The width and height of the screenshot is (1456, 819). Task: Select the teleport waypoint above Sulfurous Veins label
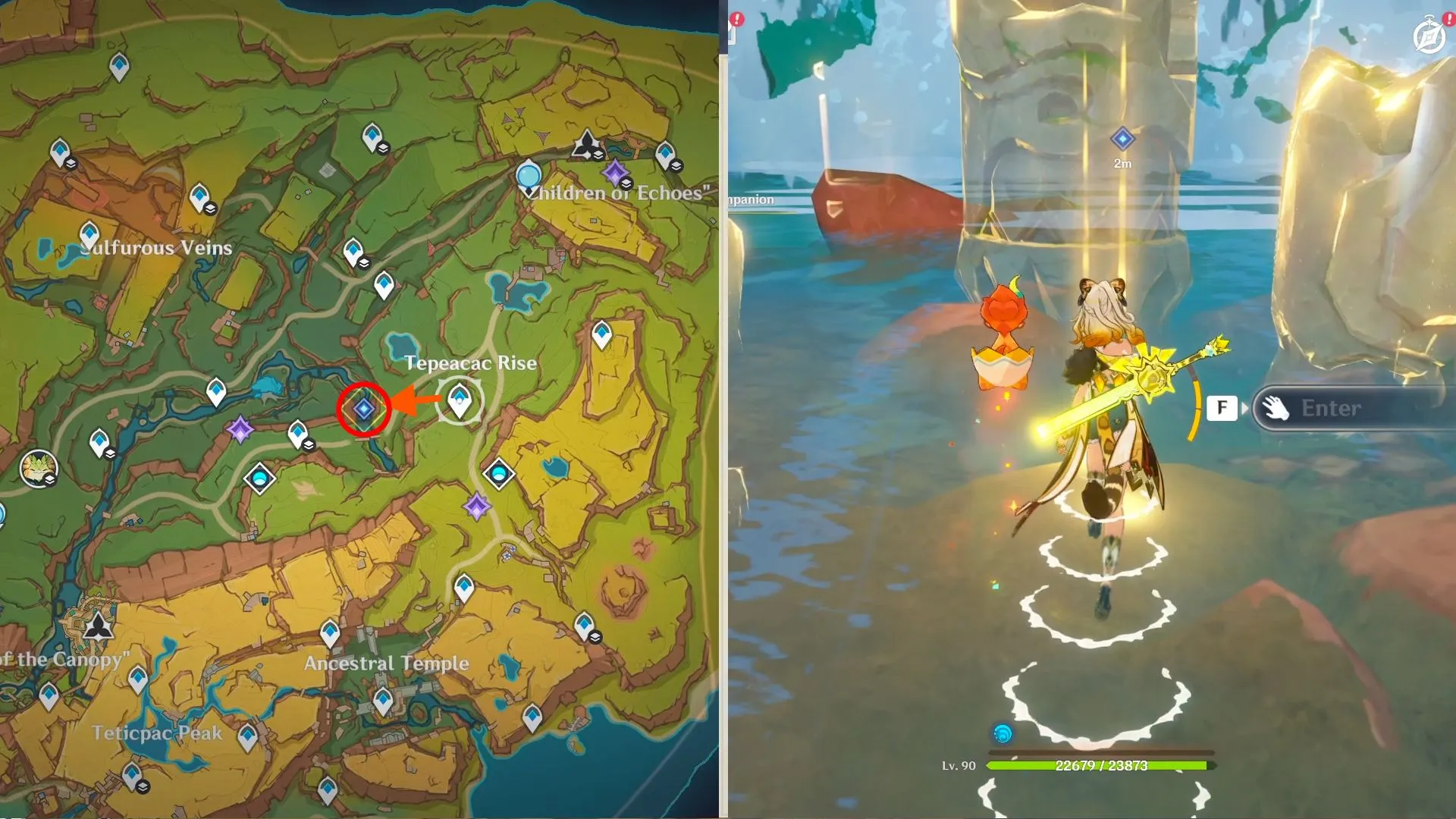[89, 235]
